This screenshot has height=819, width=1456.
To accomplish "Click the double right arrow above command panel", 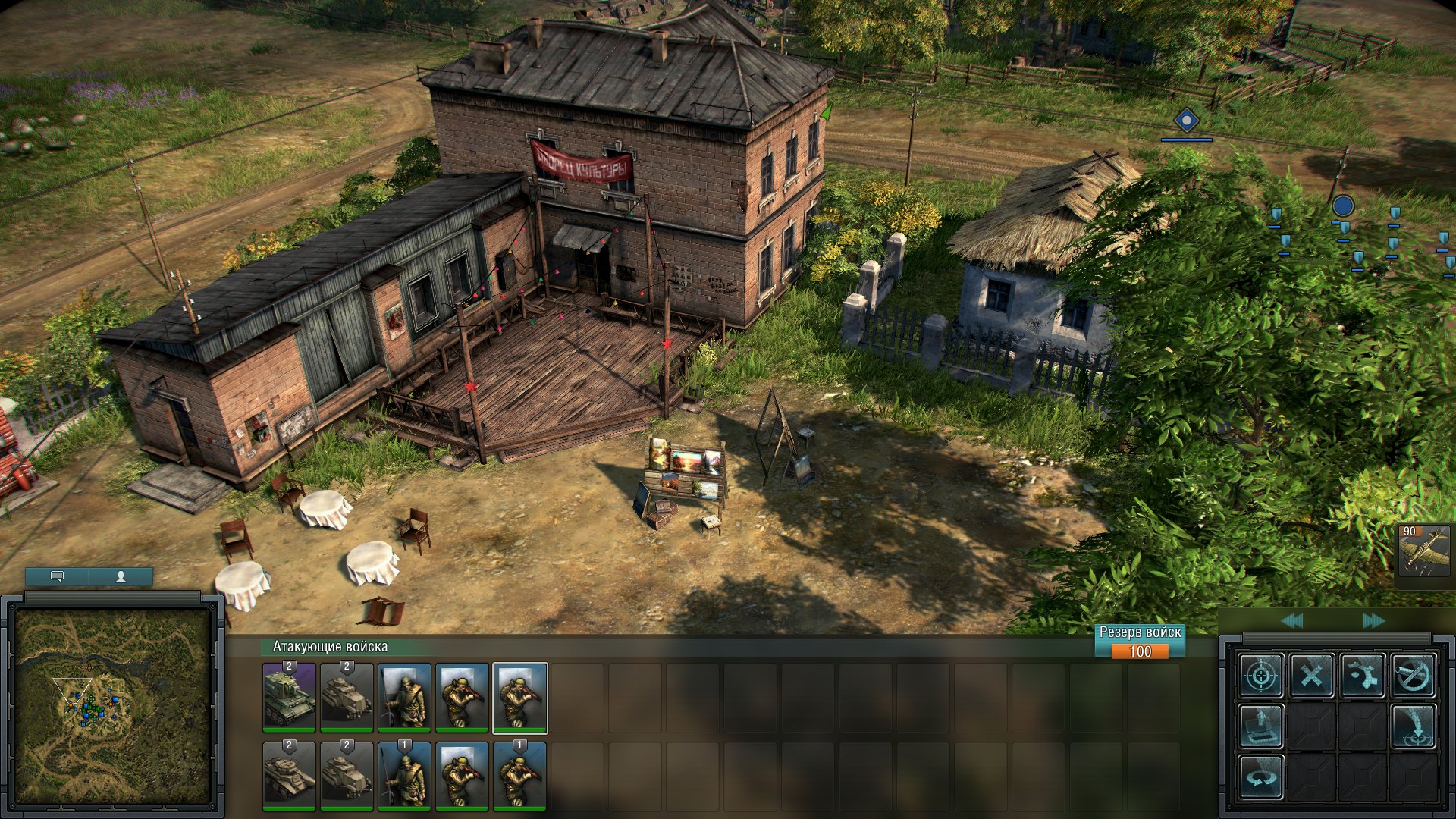I will 1373,621.
